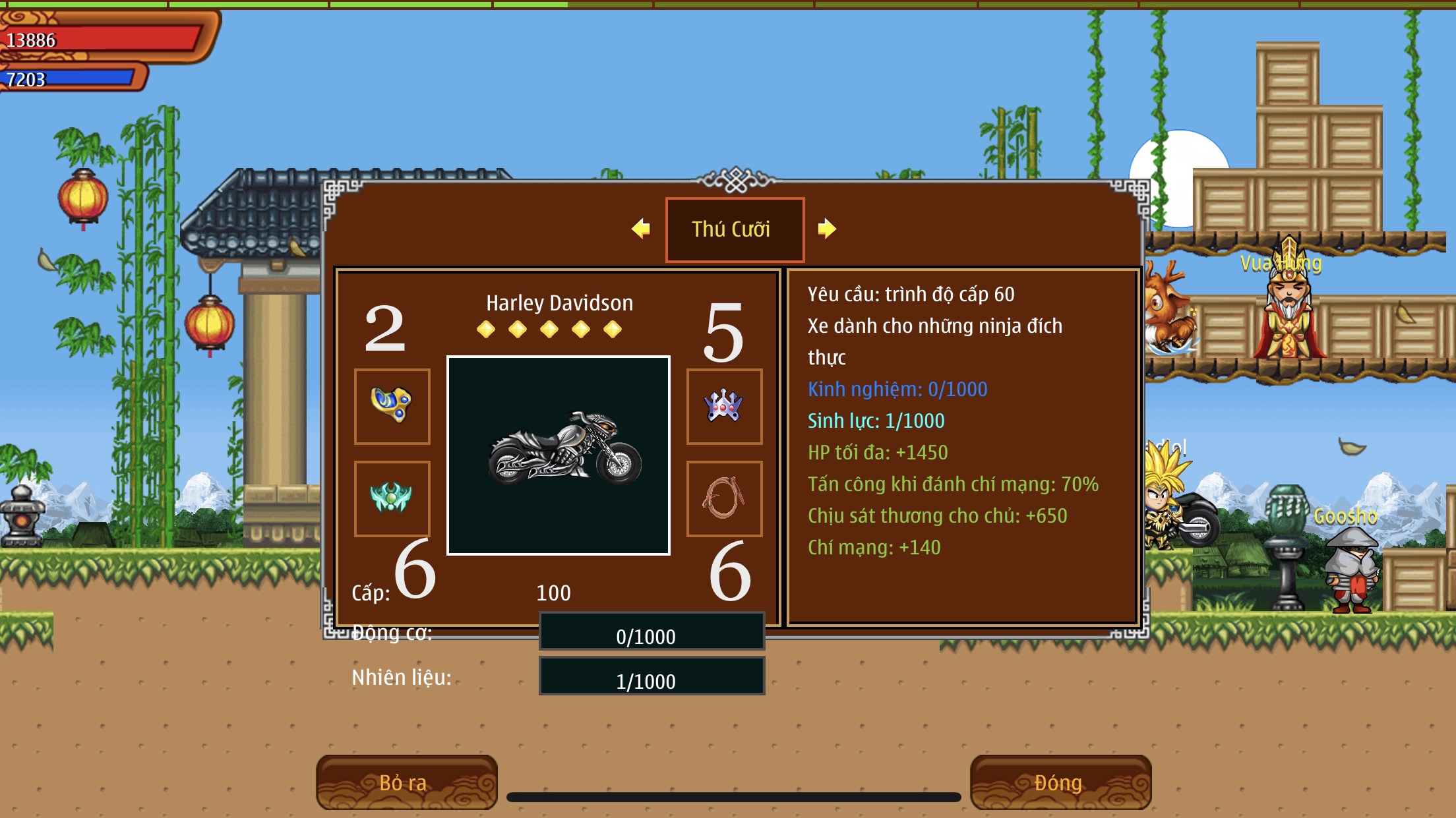Select the purple spiked crown slot
This screenshot has width=1456, height=818.
click(x=724, y=406)
